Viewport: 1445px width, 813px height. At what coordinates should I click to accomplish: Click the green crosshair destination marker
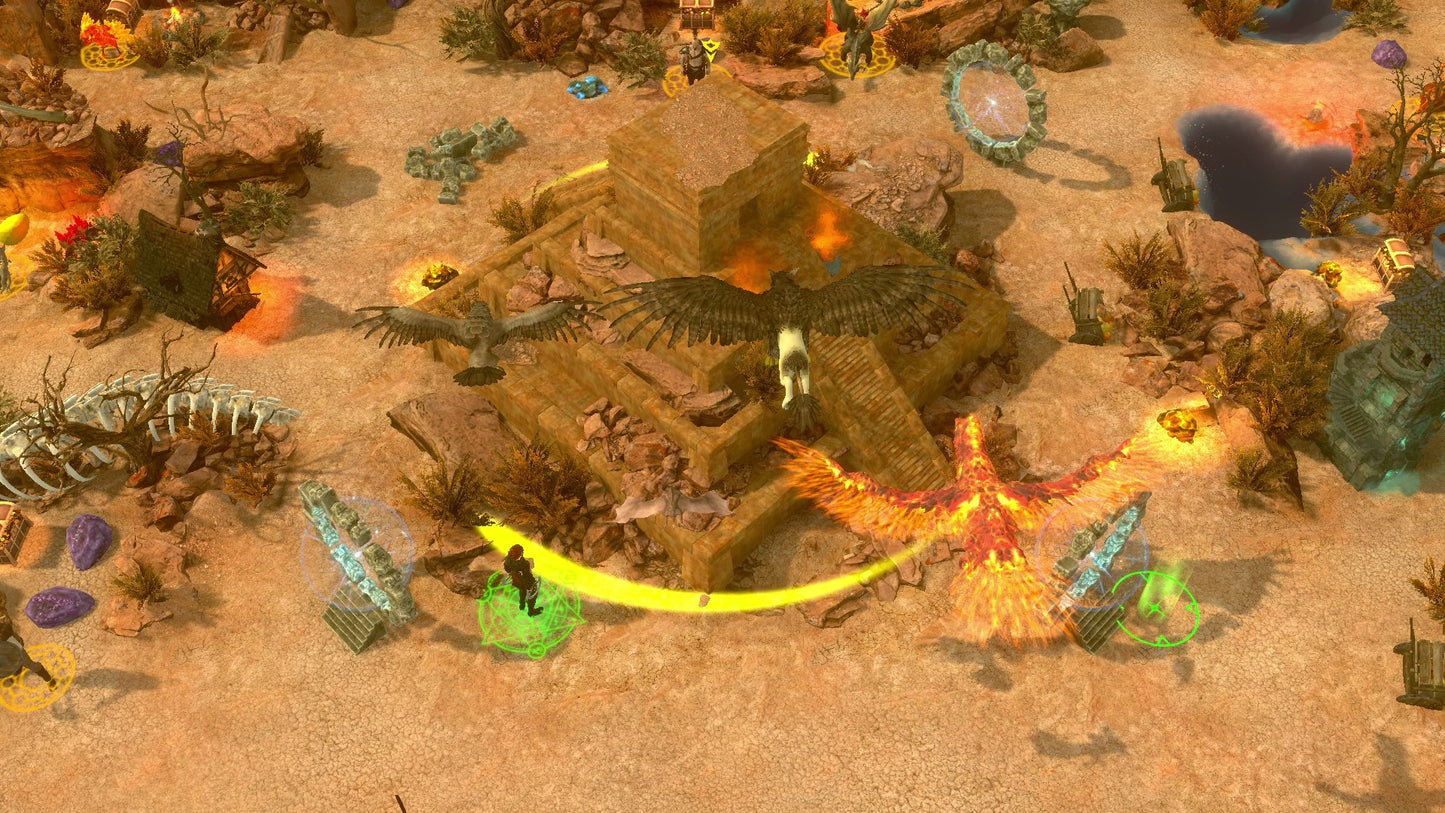coord(1155,608)
